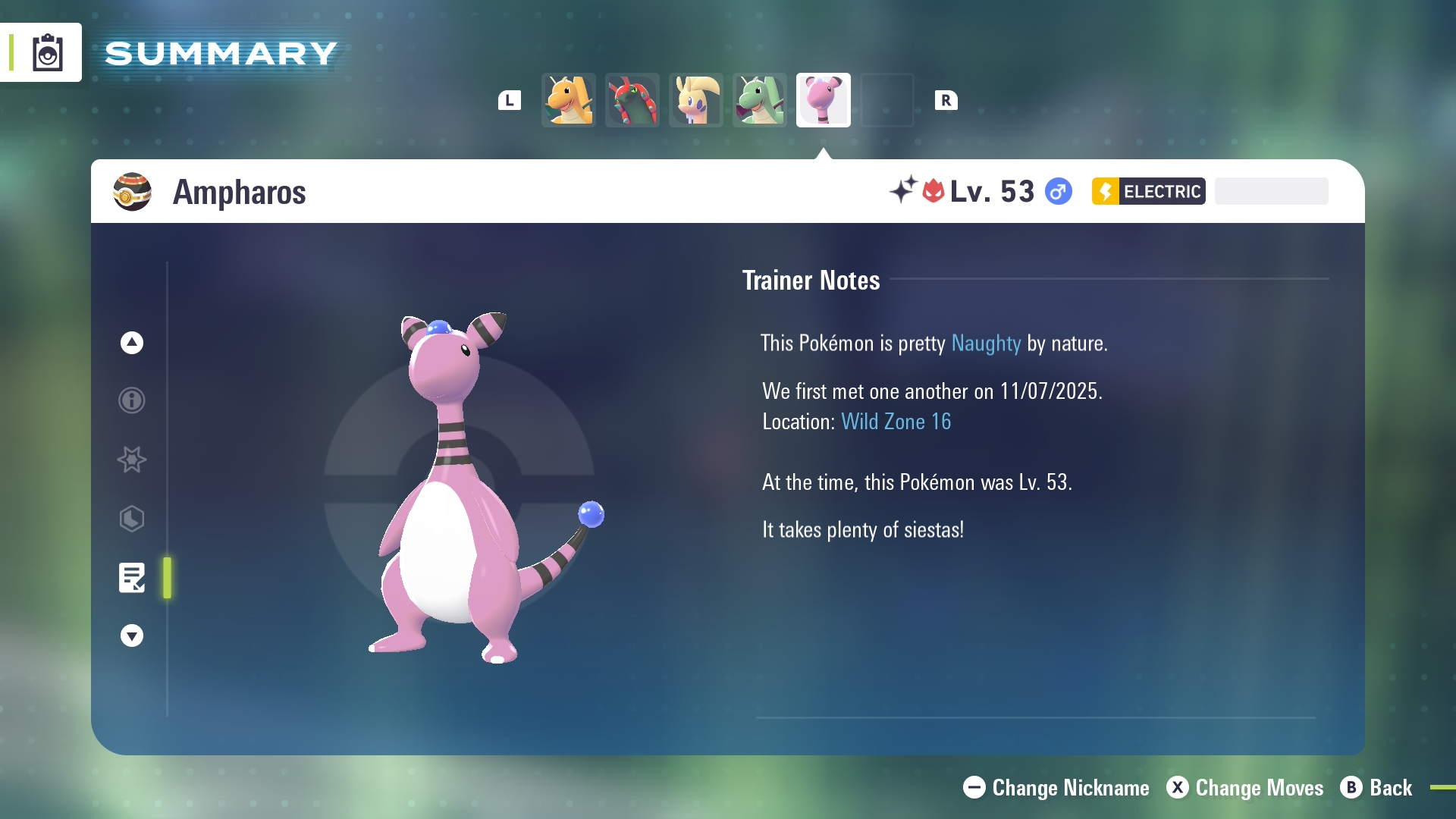1456x819 pixels.
Task: Select the Trainer Notes page tab
Action: pyautogui.click(x=132, y=578)
